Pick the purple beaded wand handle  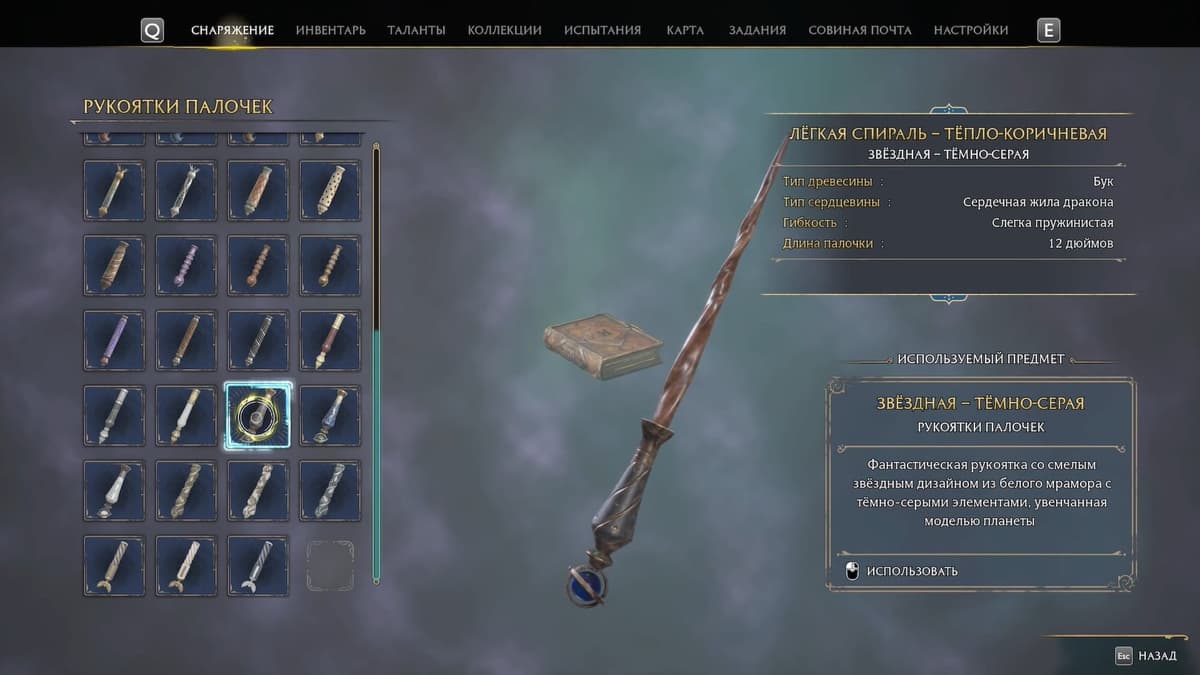pos(186,265)
